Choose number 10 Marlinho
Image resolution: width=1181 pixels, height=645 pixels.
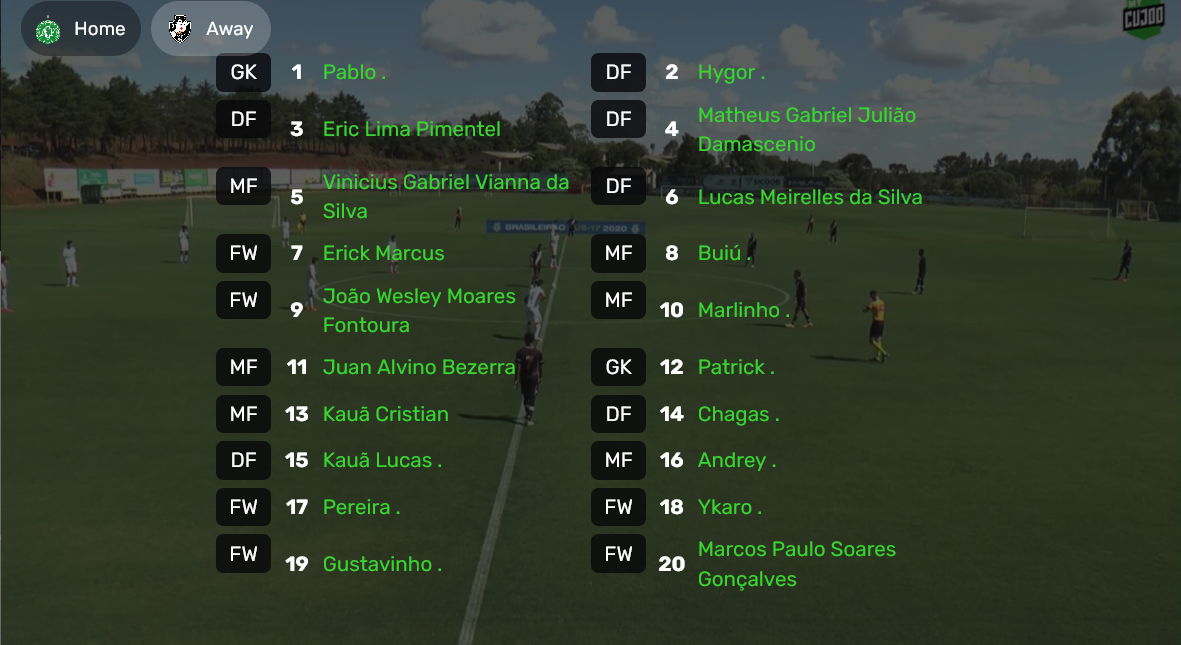(x=743, y=310)
